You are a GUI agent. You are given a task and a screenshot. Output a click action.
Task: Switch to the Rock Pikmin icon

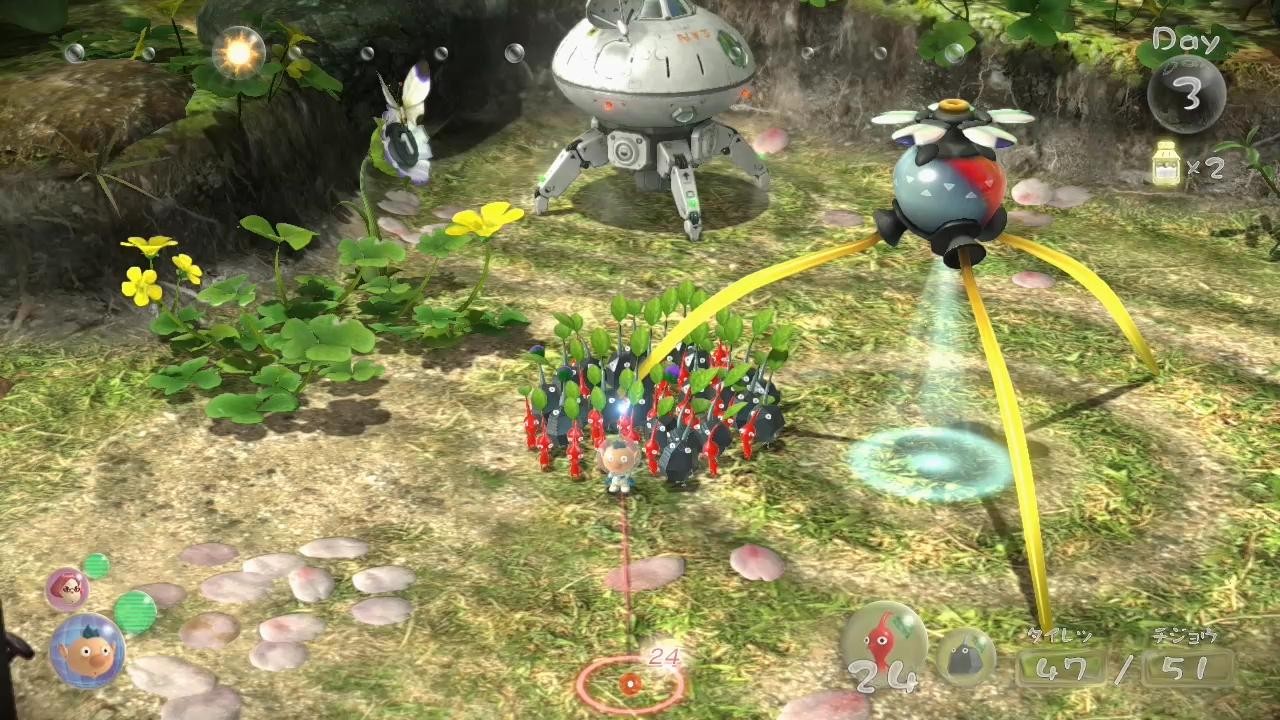965,656
